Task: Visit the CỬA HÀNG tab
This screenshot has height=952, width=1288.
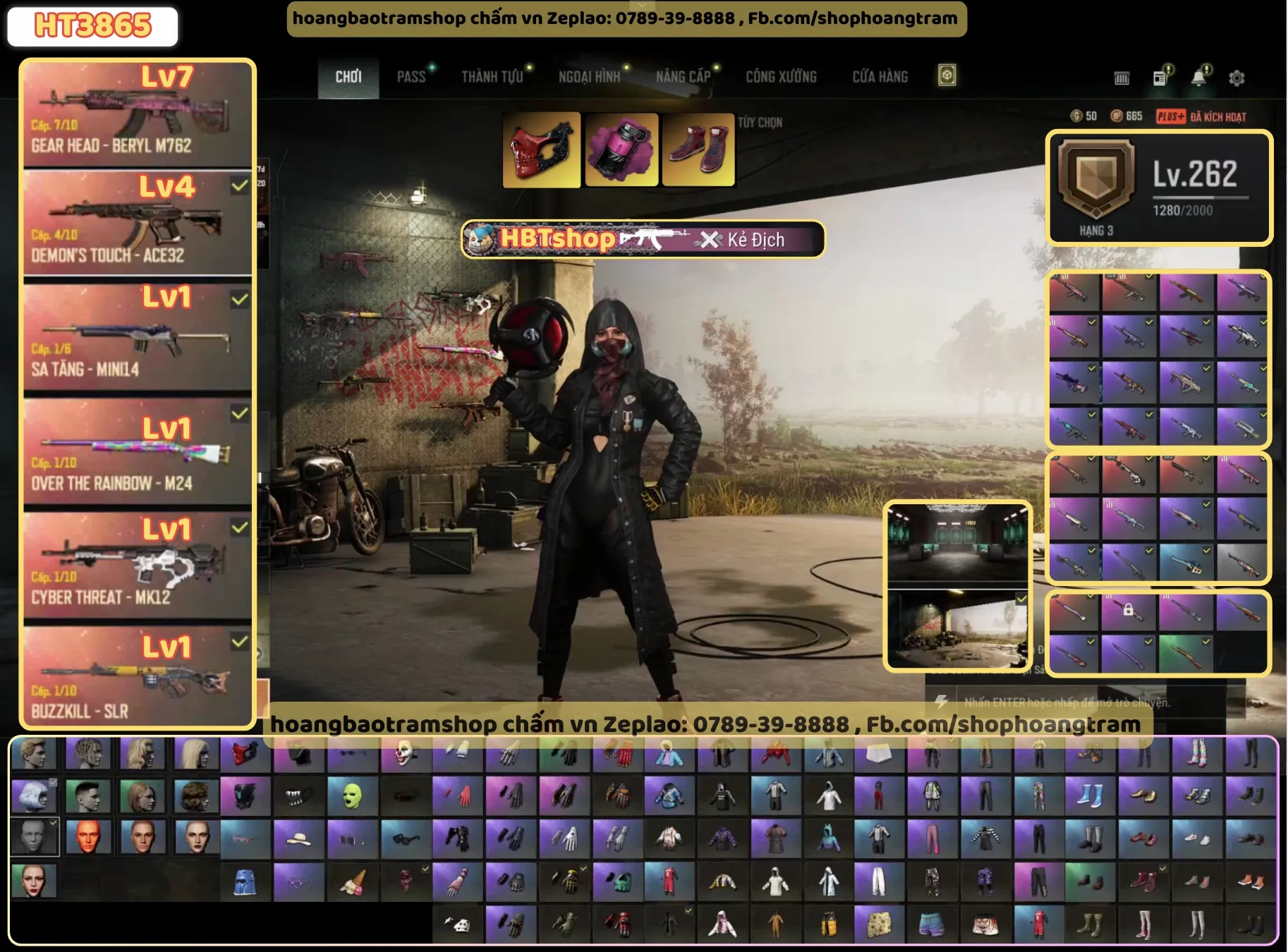Action: pos(880,77)
